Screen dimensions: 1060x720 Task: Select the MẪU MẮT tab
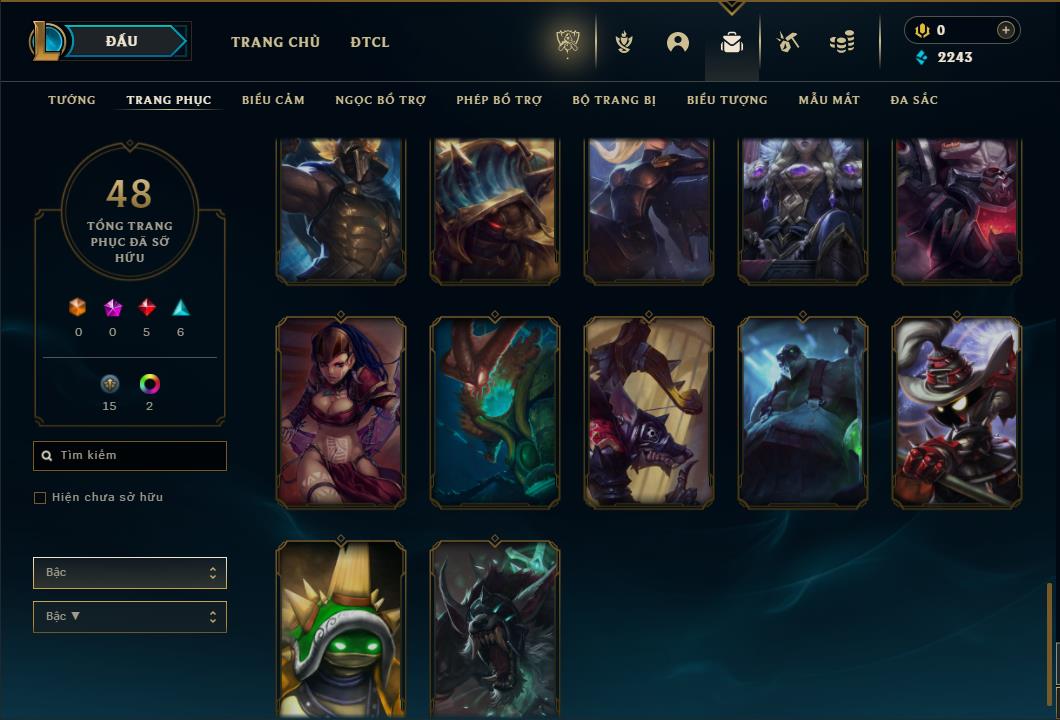[829, 100]
